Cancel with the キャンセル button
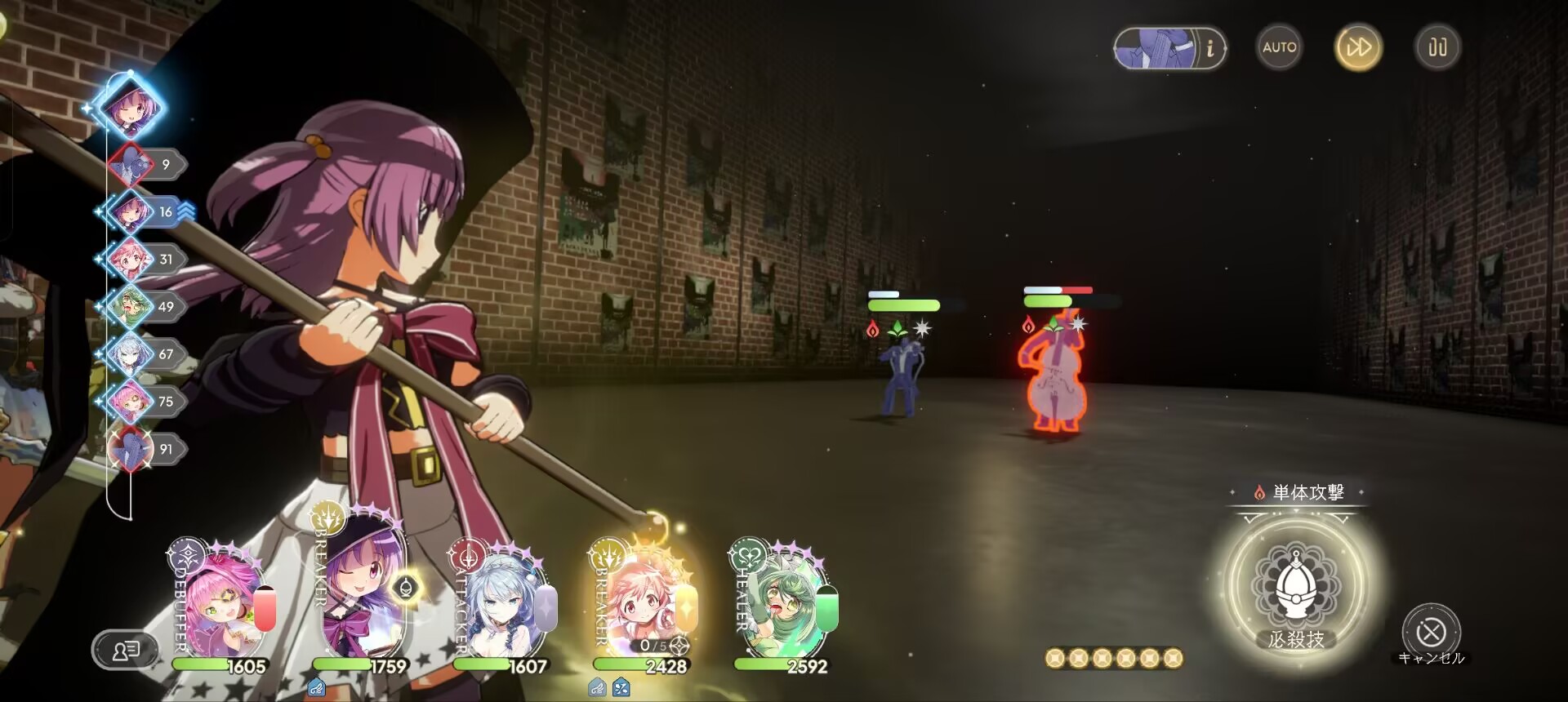1568x702 pixels. [1431, 632]
